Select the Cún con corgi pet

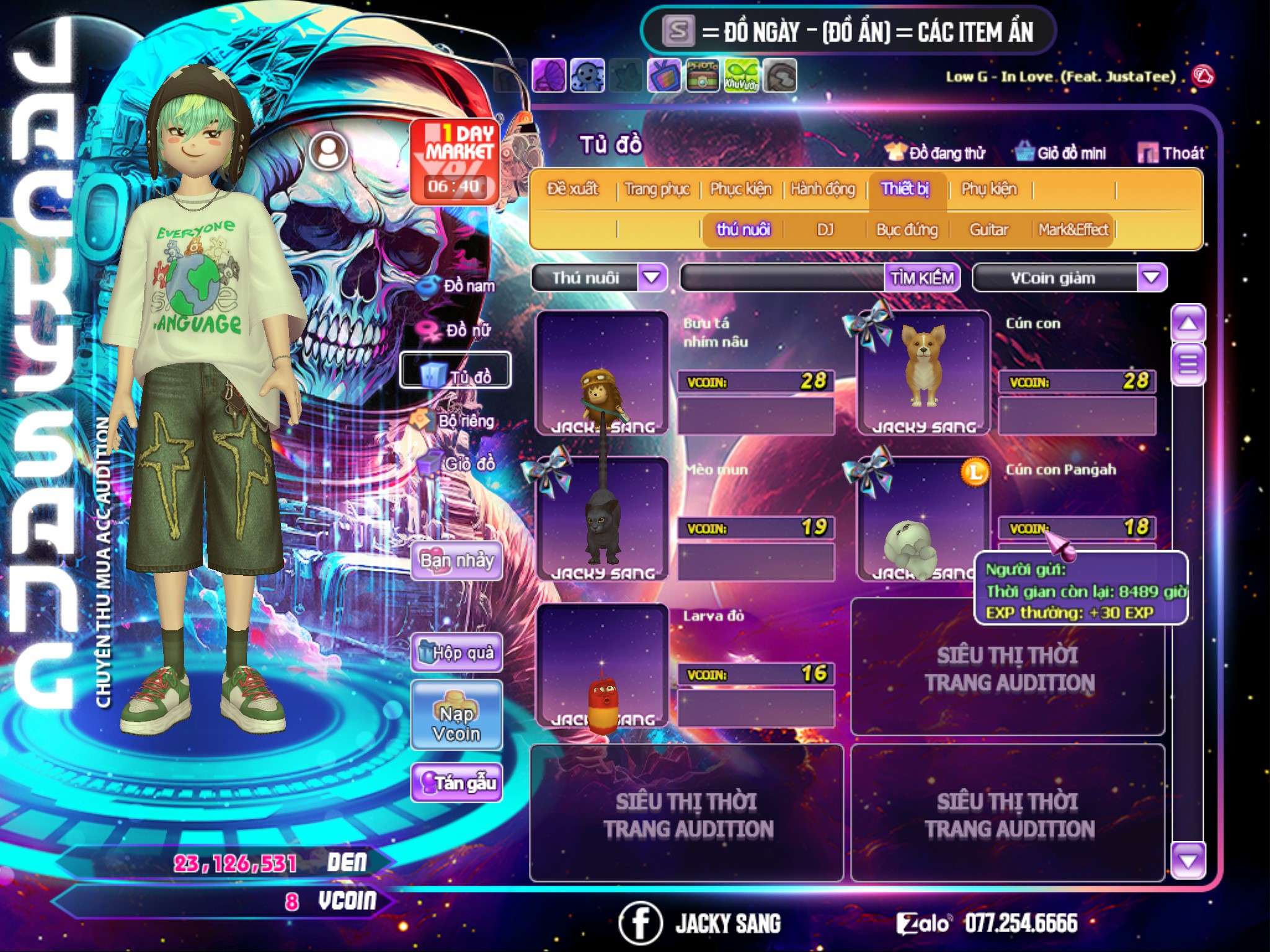(923, 373)
